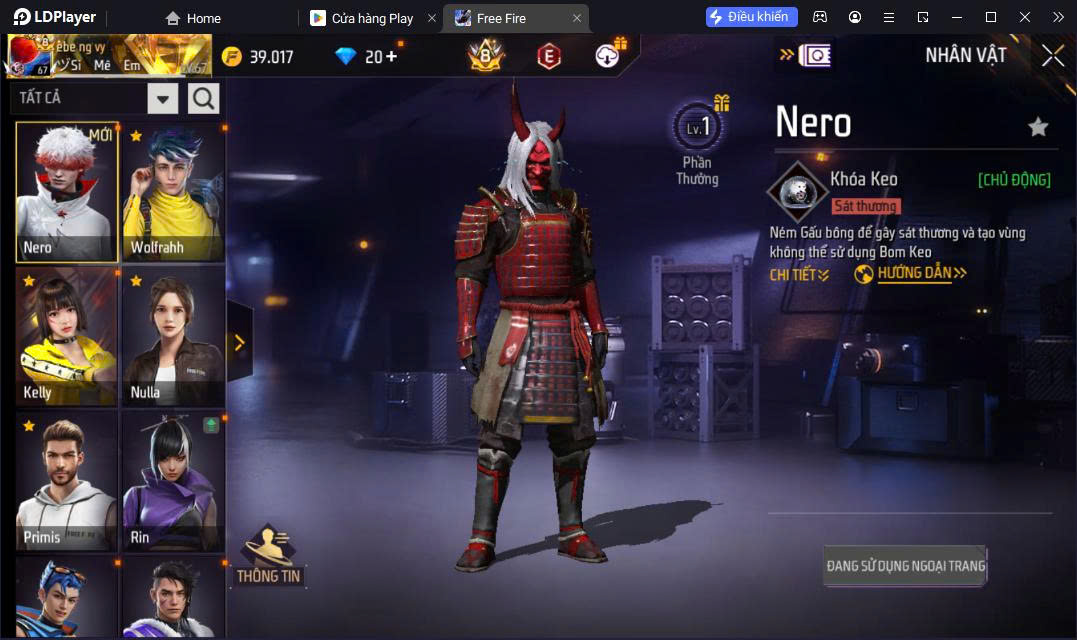The width and height of the screenshot is (1077, 640).
Task: Open the cloud download gift icon
Action: tap(608, 56)
